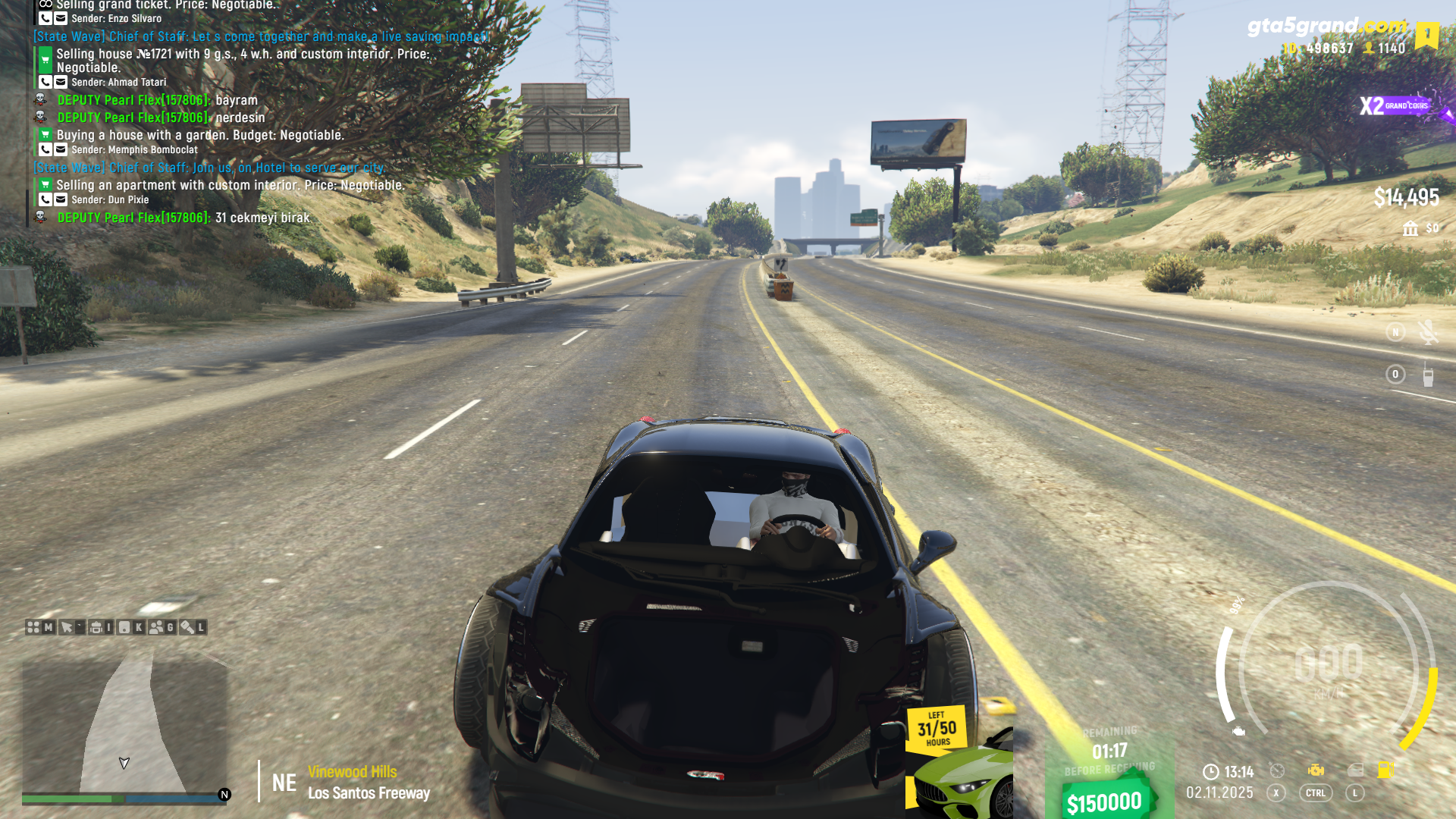The width and height of the screenshot is (1456, 819).
Task: Call sender Ahmad Tatari via phone icon
Action: coord(45,83)
